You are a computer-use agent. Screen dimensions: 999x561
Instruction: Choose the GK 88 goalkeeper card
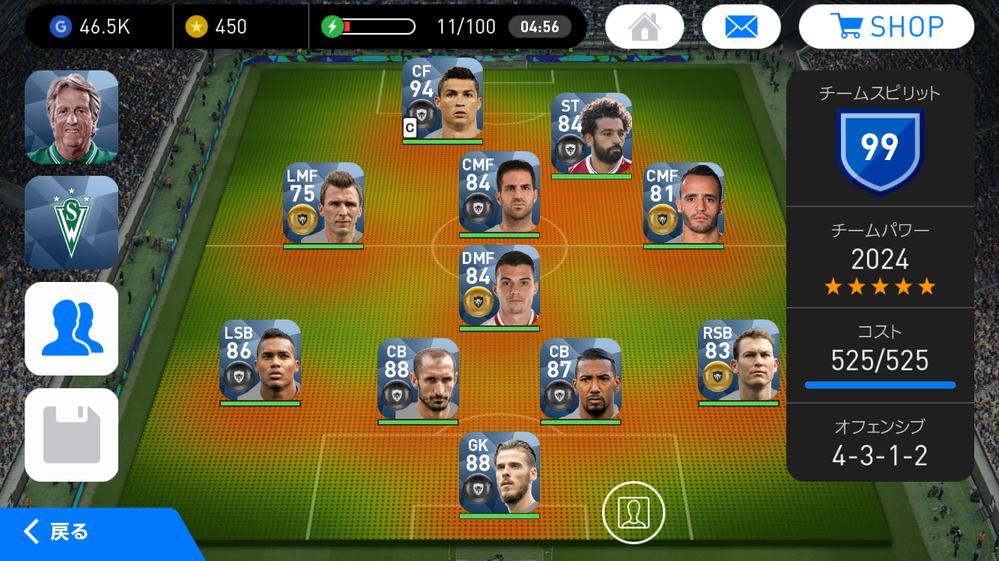pos(500,473)
